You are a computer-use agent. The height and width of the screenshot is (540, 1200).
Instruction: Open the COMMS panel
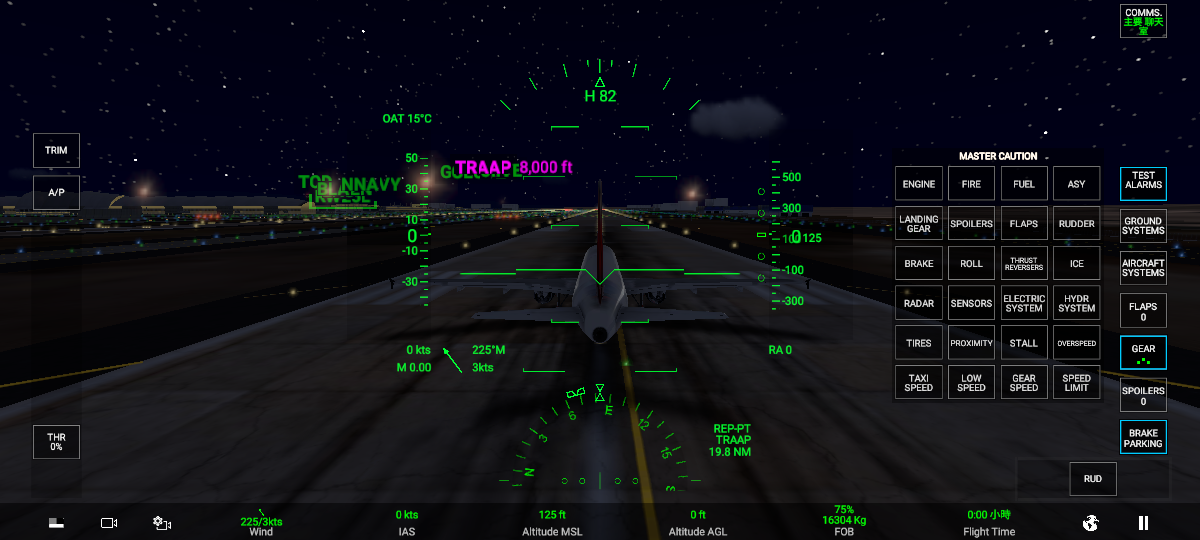pyautogui.click(x=1143, y=21)
